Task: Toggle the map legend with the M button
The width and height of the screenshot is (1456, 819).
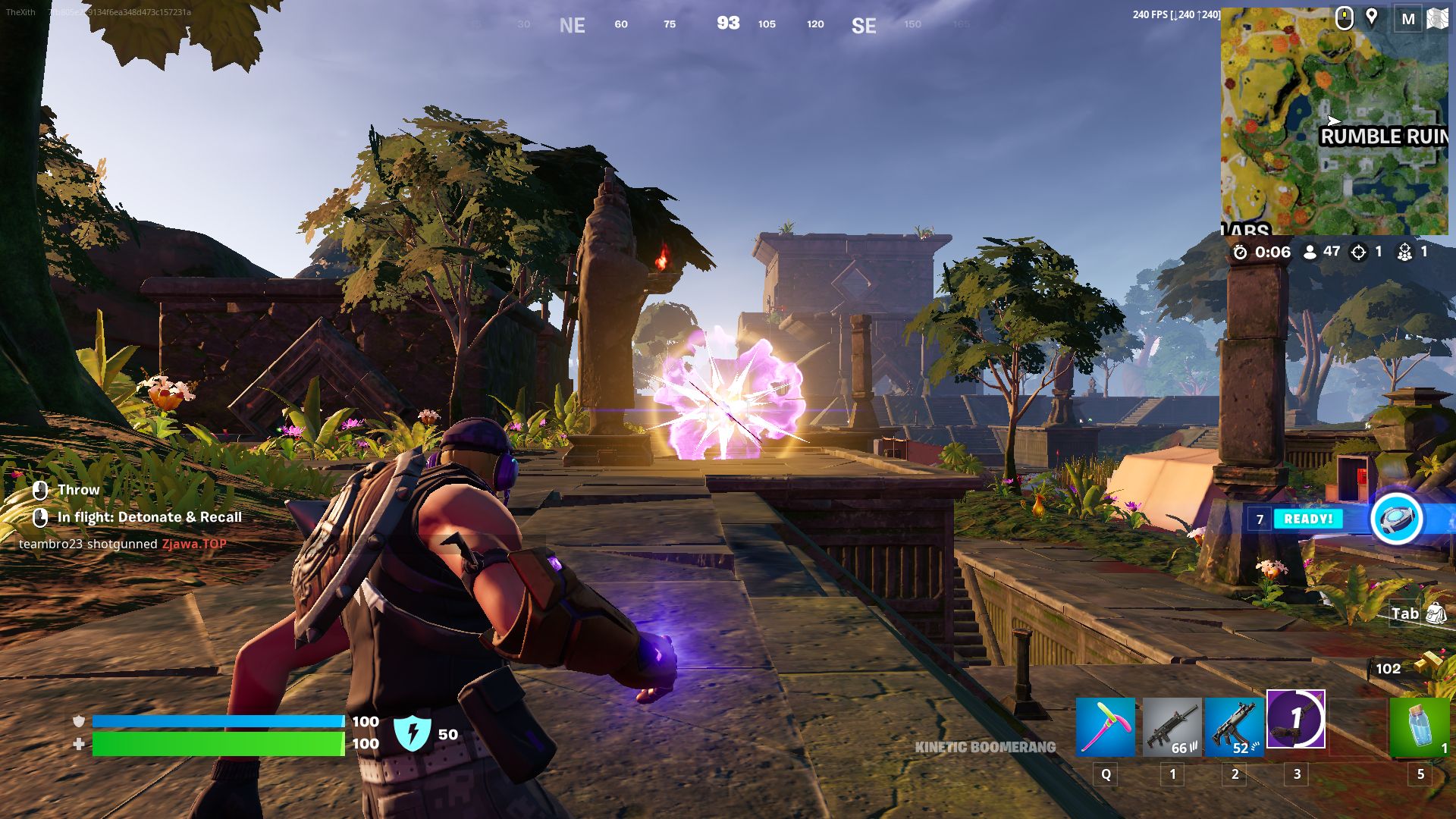Action: pos(1410,17)
